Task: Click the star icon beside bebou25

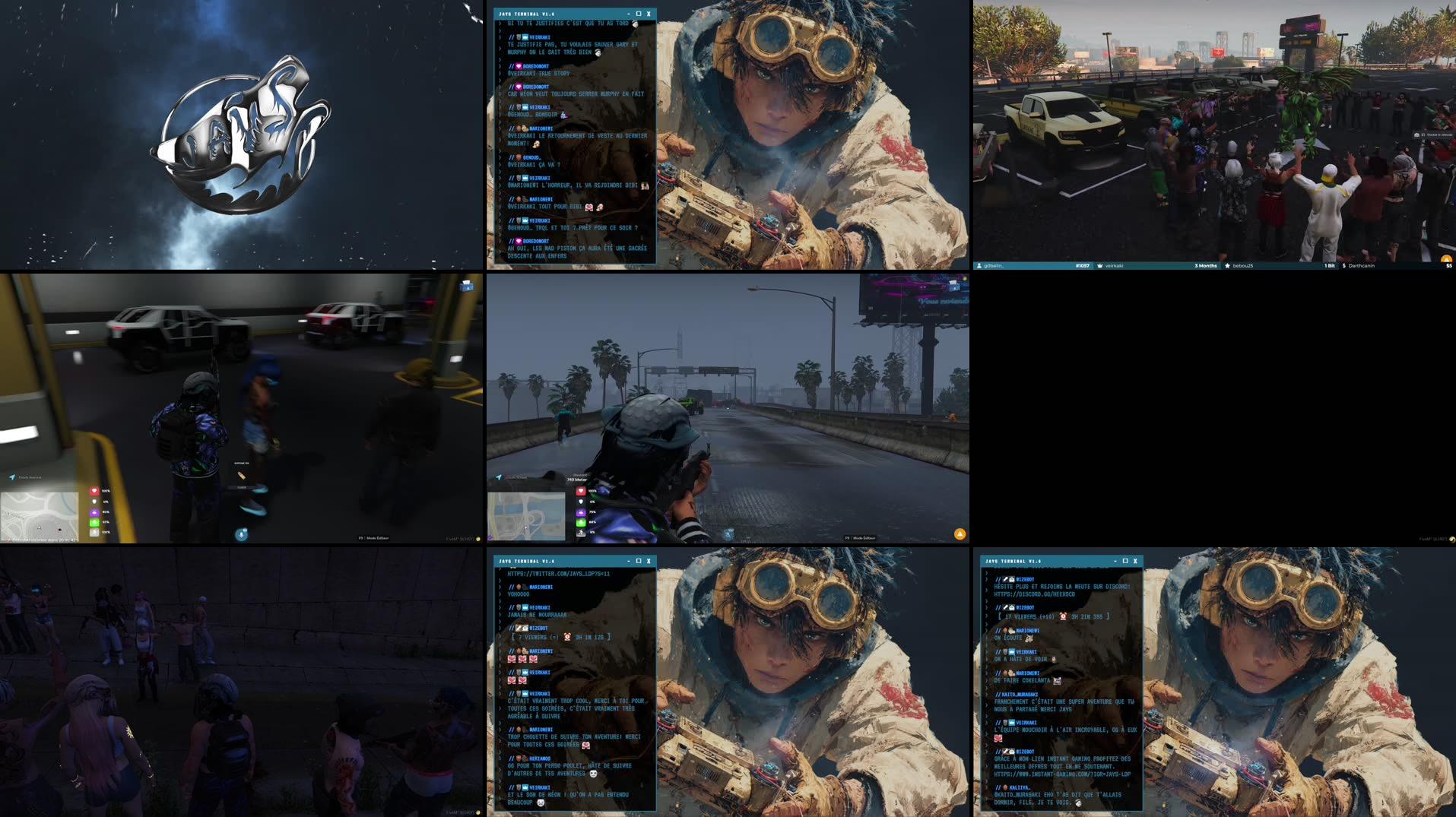Action: pos(1229,266)
